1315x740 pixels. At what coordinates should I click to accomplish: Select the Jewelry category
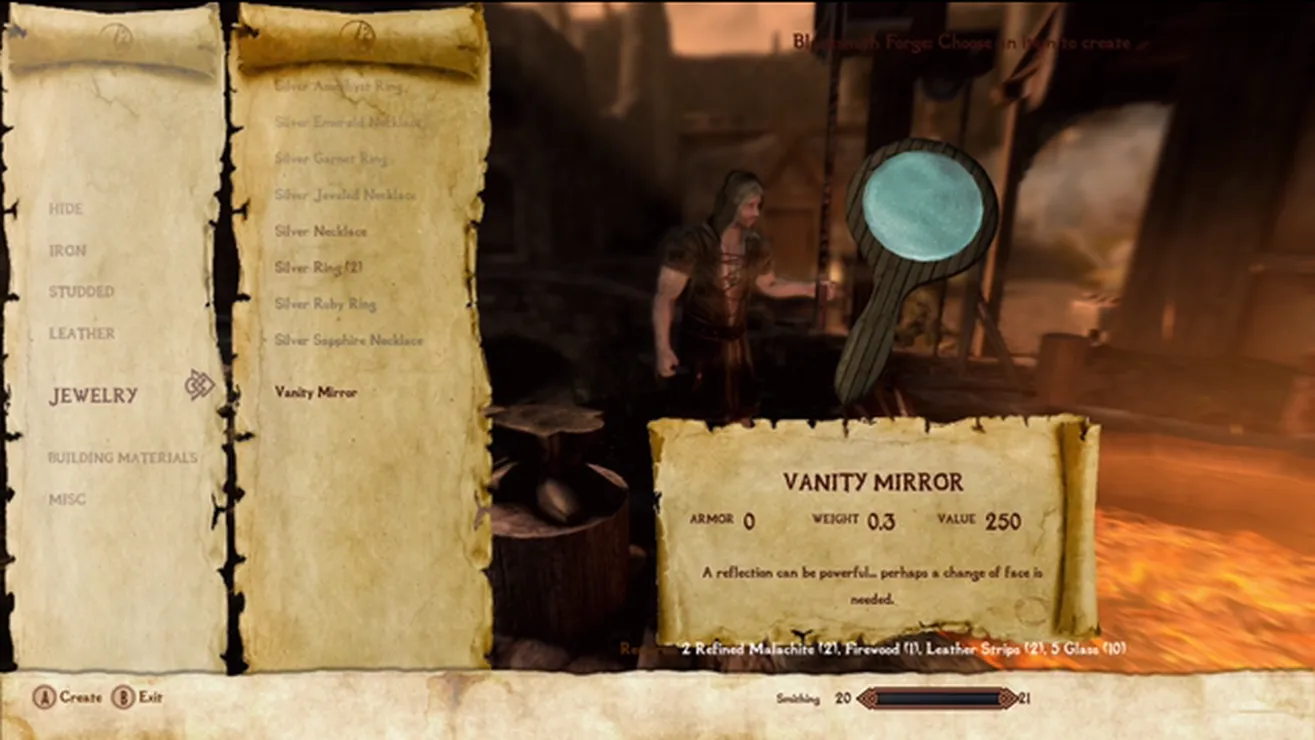(94, 396)
